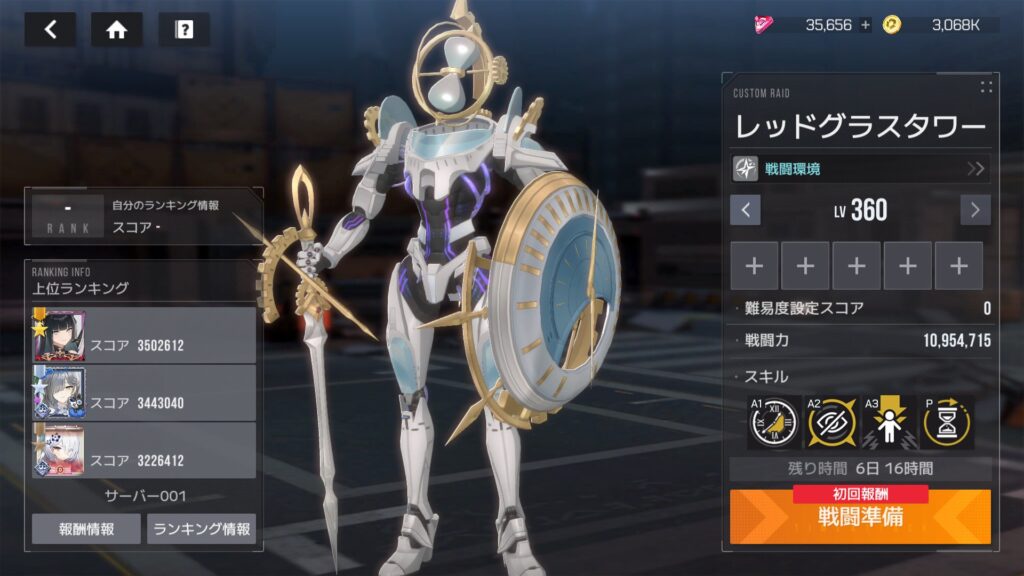View the A2 crossed-eye skill
Viewport: 1024px width, 576px height.
pos(829,422)
